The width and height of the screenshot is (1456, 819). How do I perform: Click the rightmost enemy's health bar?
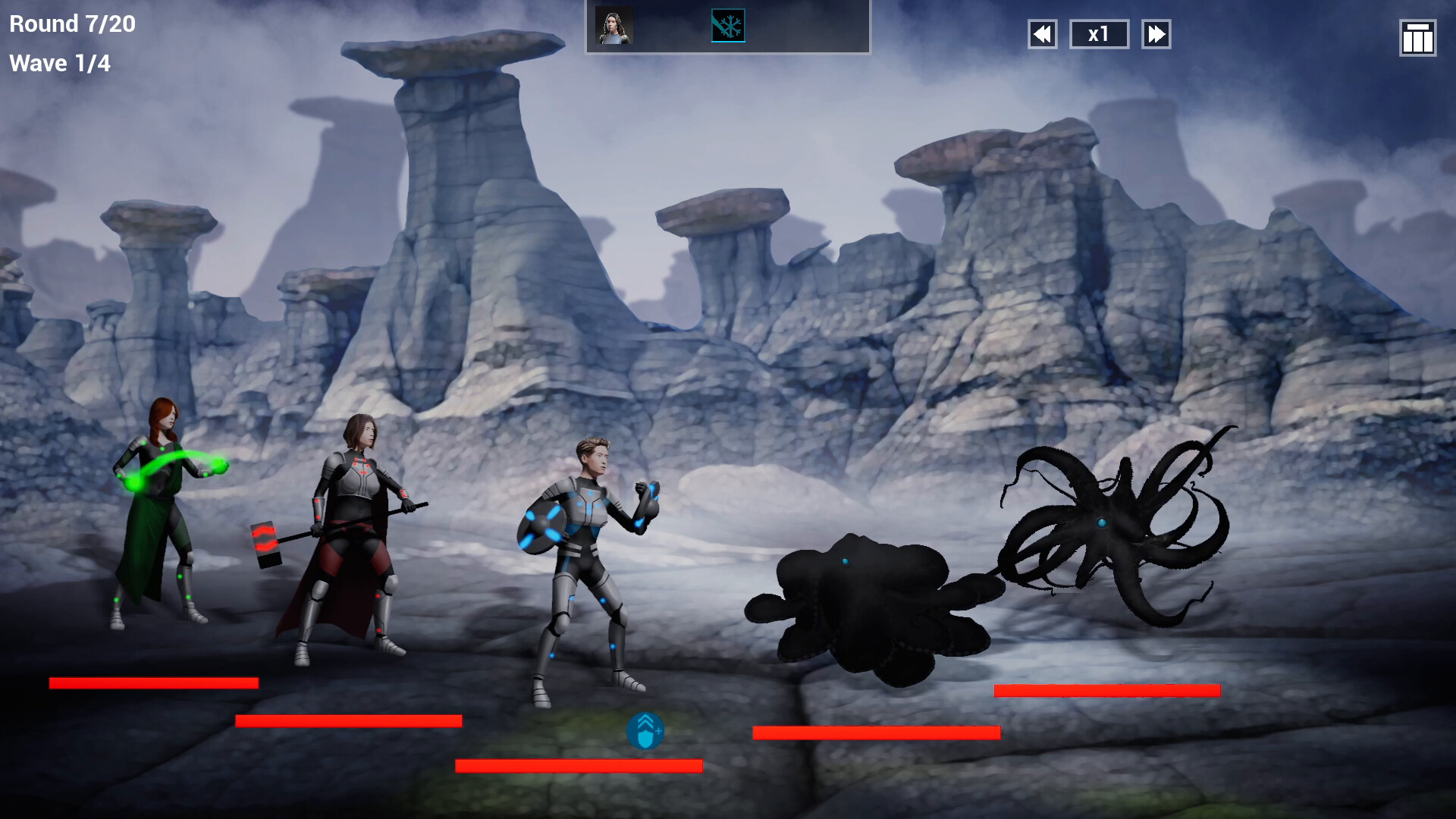1109,689
